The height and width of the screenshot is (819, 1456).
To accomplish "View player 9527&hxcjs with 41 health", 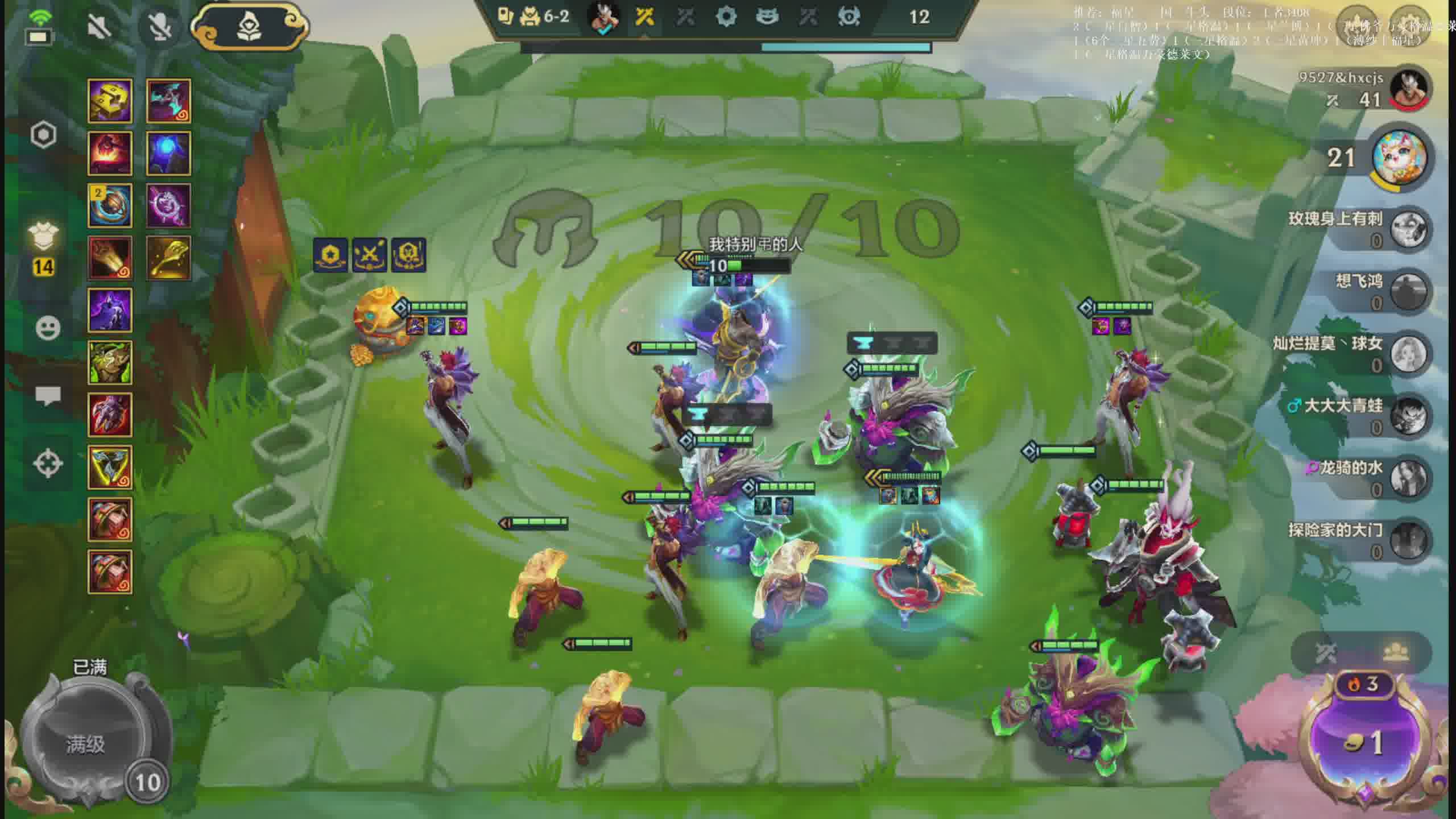I will point(1365,89).
